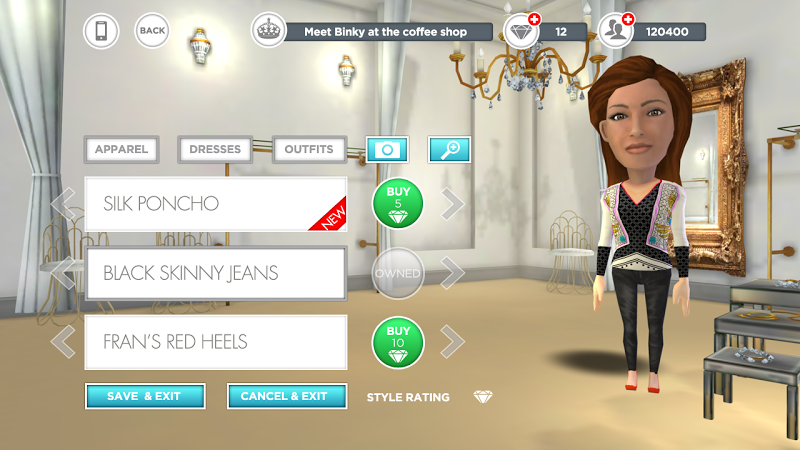Buy the Silk Poncho for 5 diamonds
Viewport: 800px width, 450px height.
(x=397, y=204)
